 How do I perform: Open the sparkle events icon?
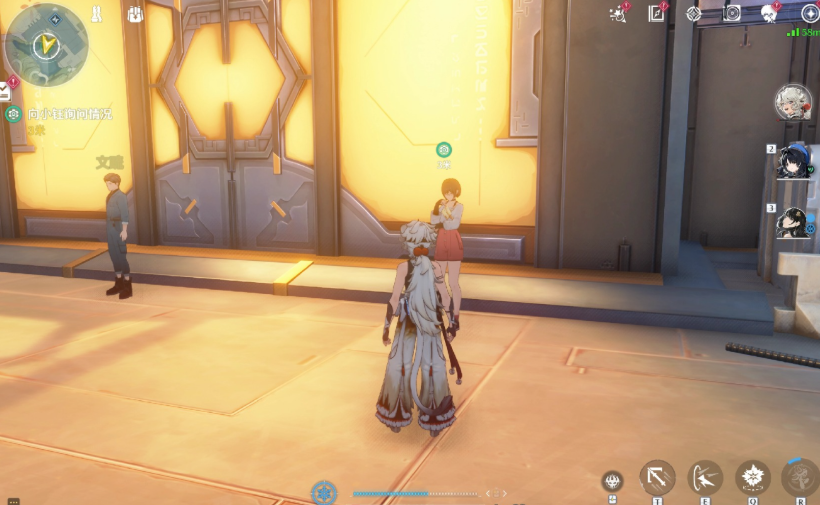click(x=618, y=14)
